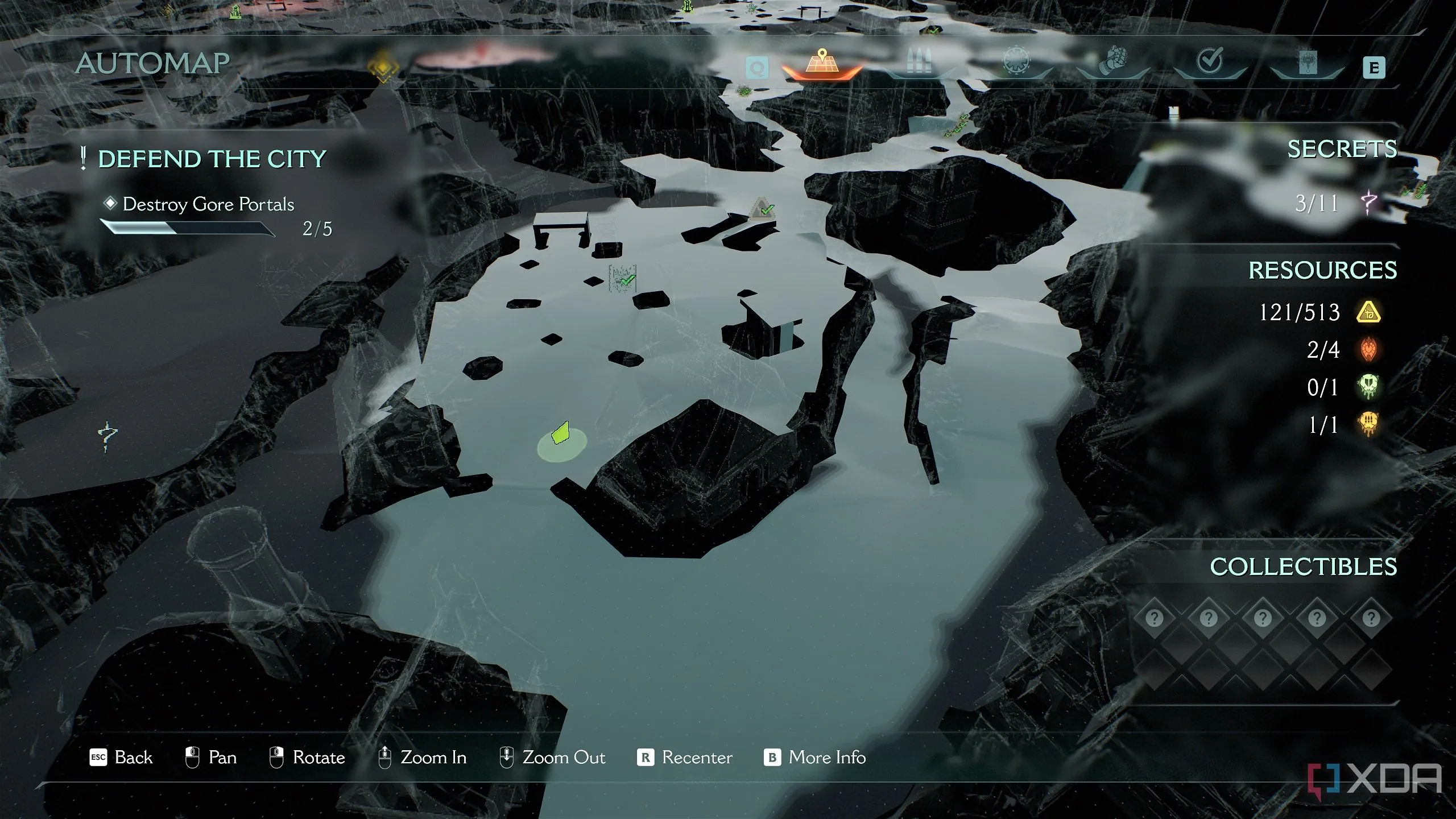This screenshot has width=1456, height=819.
Task: Select the checked banner marker on map
Action: click(x=623, y=279)
